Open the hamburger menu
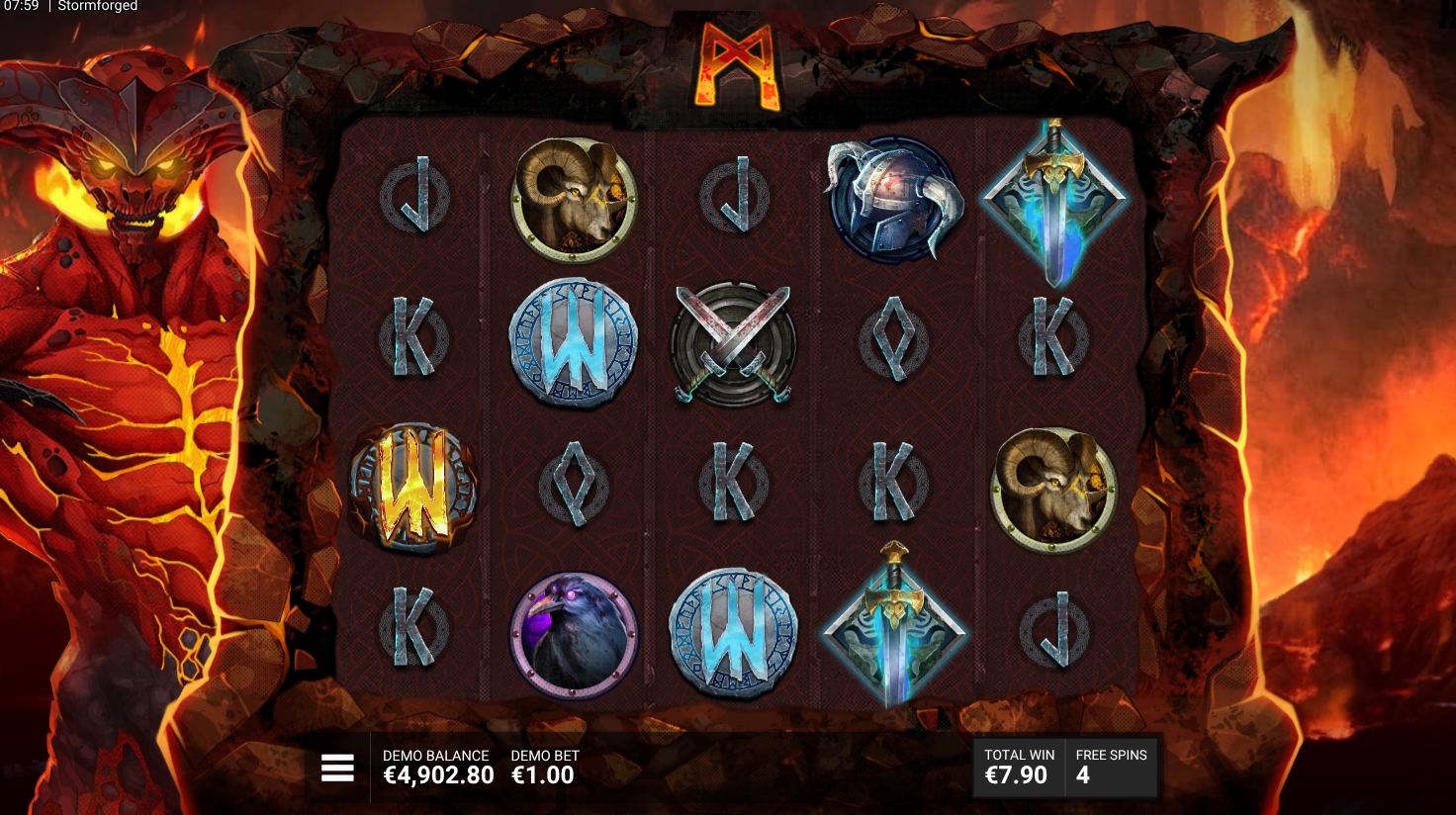This screenshot has height=815, width=1456. [337, 768]
